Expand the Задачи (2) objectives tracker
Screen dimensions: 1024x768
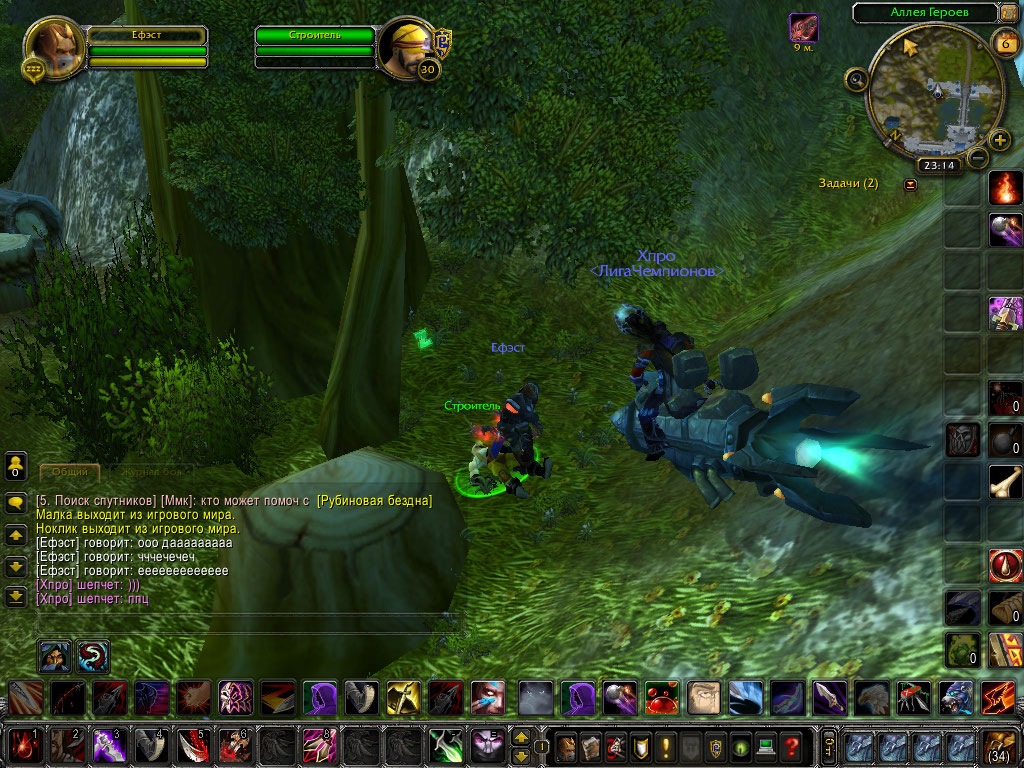coord(910,184)
